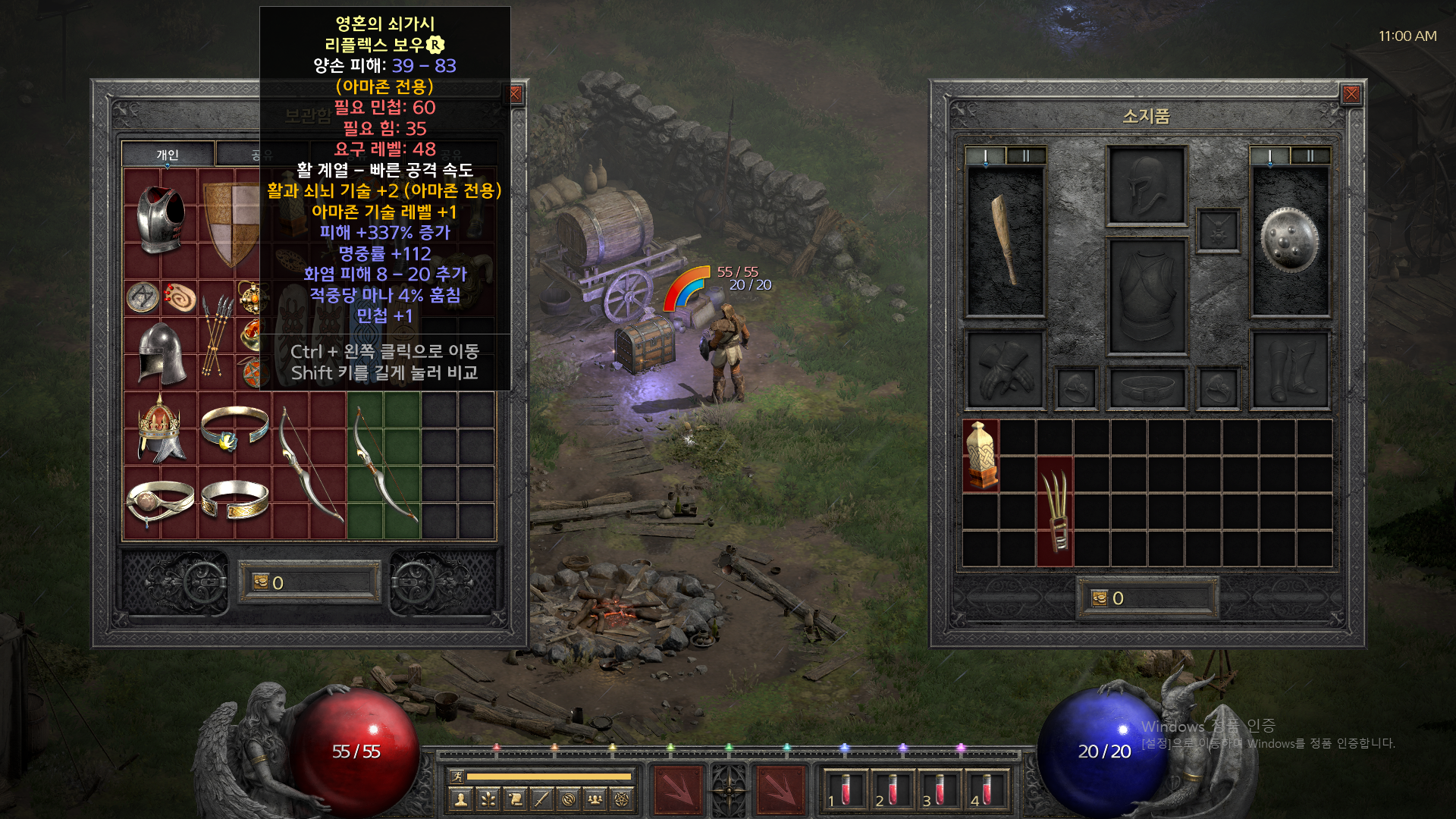Toggle the run/walk icon
The image size is (1456, 819).
pyautogui.click(x=457, y=776)
